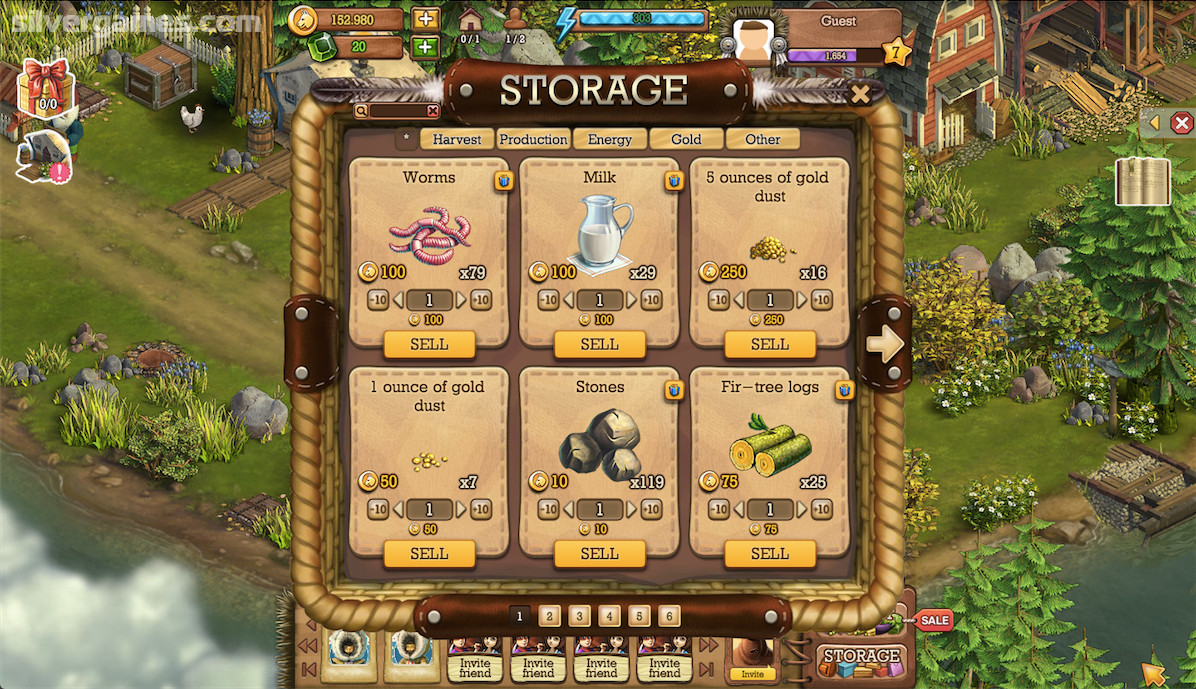Add more gold coins with the plus button
The width and height of the screenshot is (1196, 689).
point(425,19)
